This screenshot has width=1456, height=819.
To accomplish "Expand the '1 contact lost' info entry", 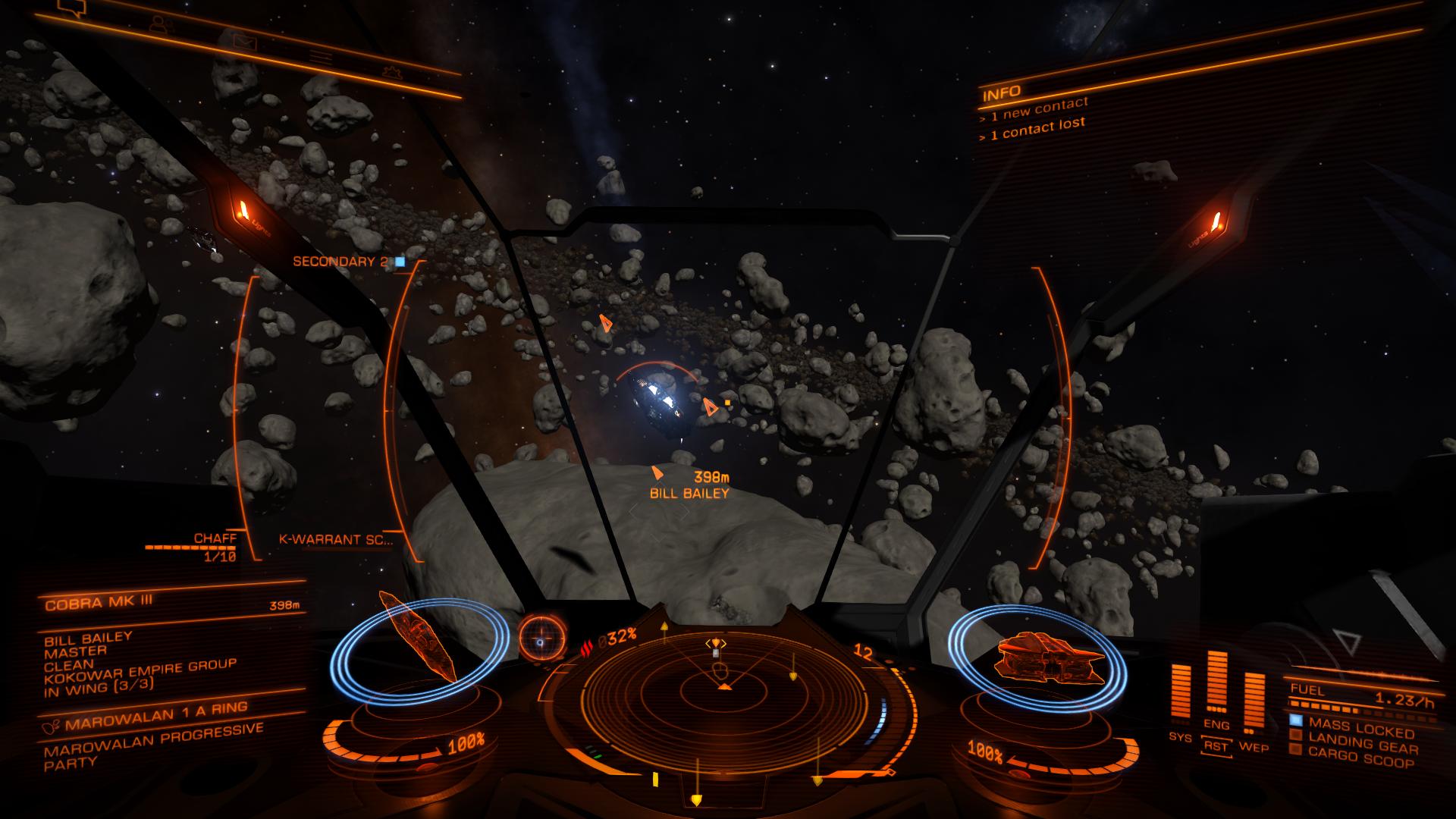I will click(x=1033, y=128).
